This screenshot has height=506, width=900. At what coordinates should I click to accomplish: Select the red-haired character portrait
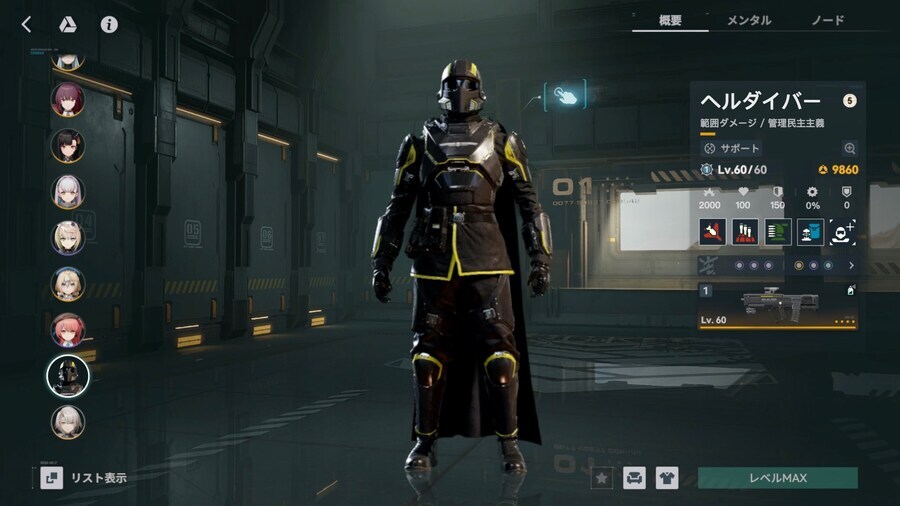tap(68, 330)
